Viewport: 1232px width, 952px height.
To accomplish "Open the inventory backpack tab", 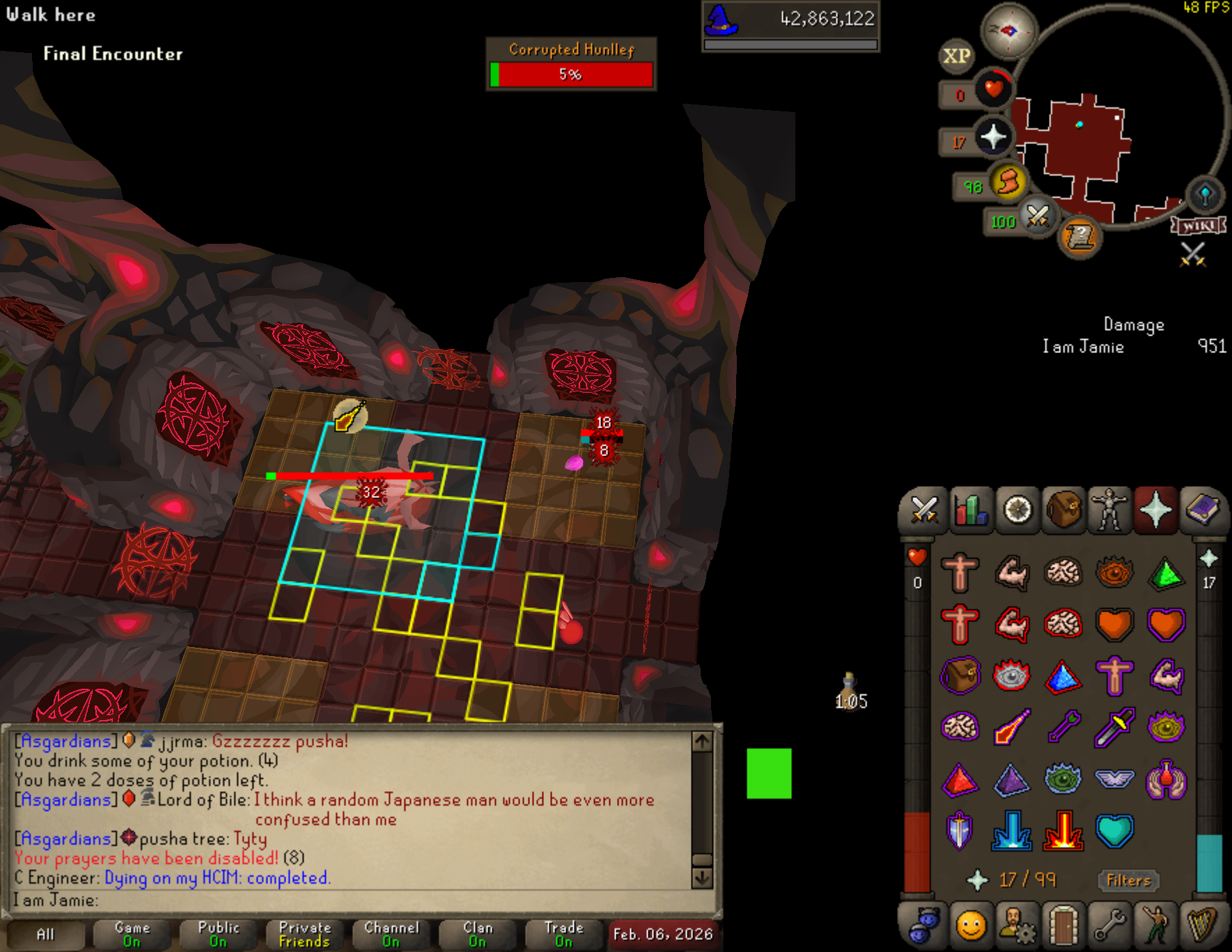I will coord(1063,510).
